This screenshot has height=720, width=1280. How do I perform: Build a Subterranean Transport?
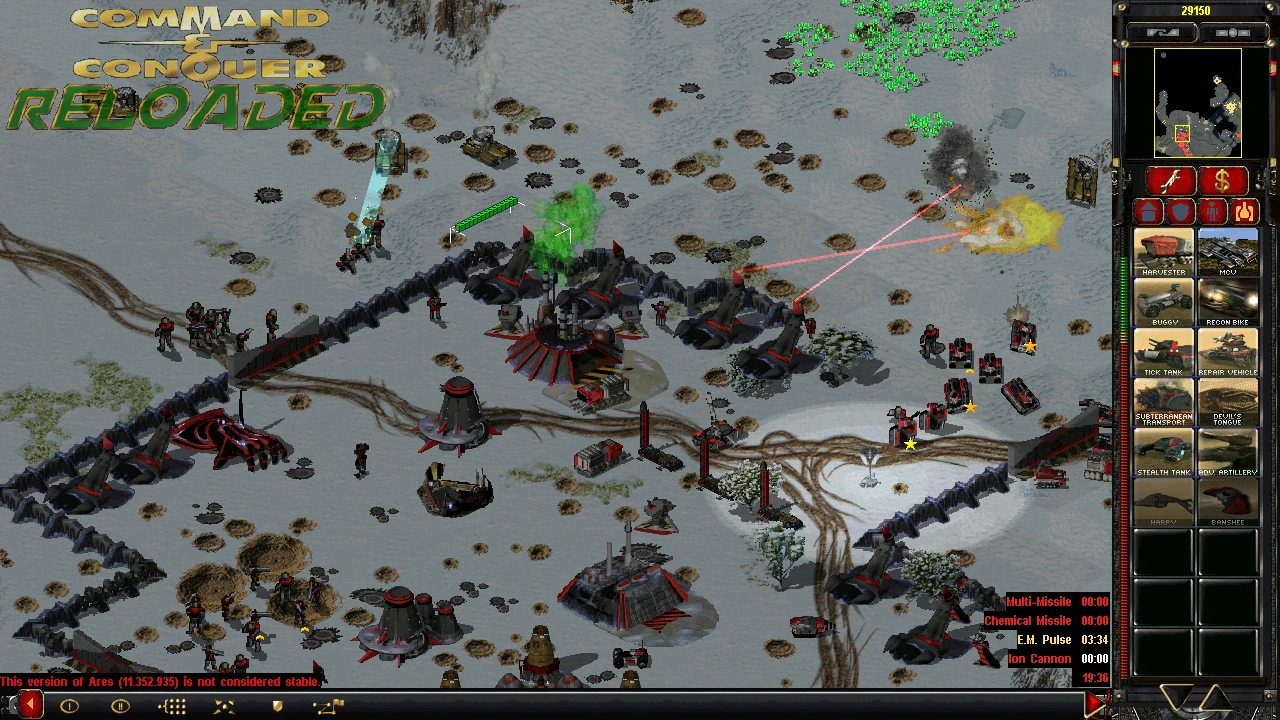(1163, 402)
